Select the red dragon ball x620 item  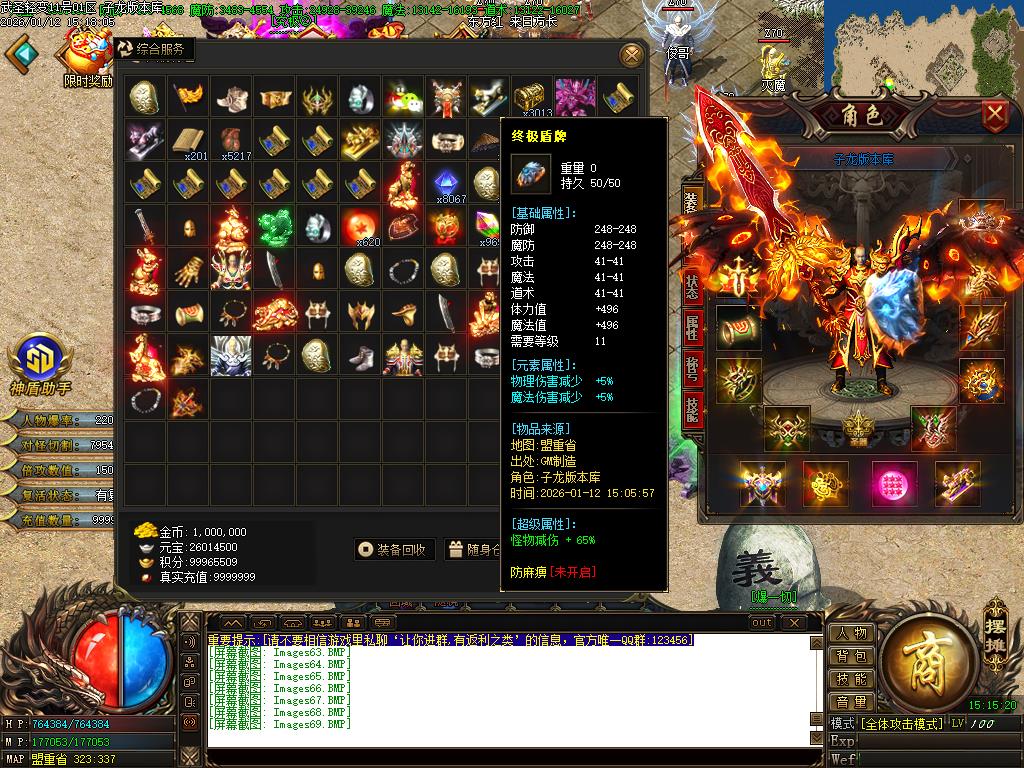click(359, 227)
